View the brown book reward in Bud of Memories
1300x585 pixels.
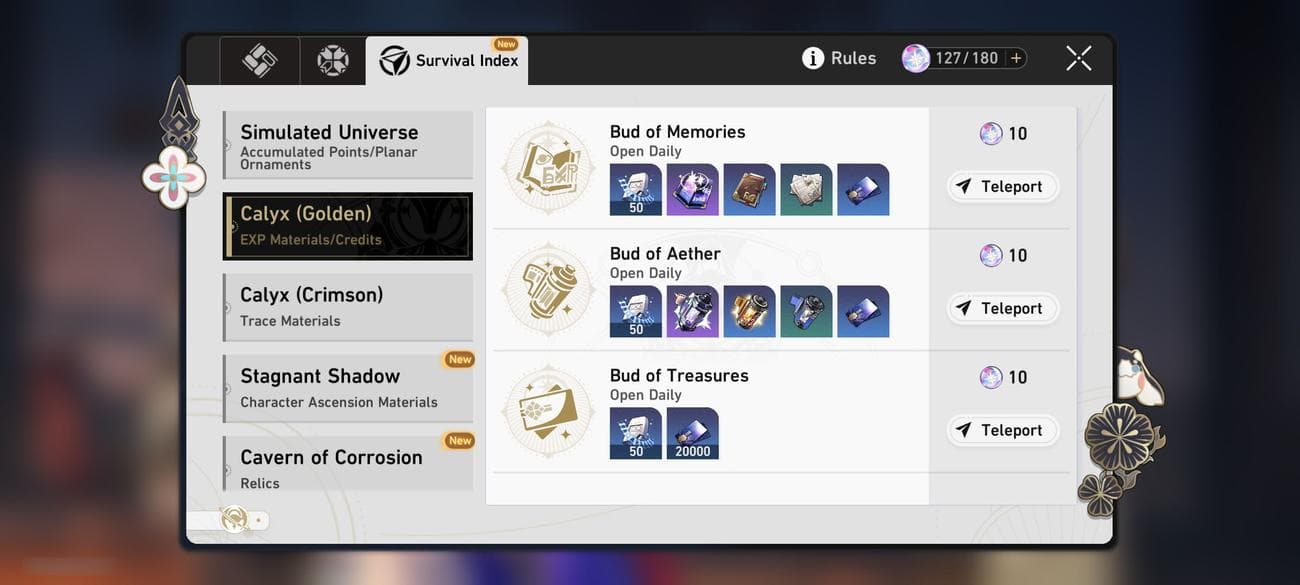point(749,189)
